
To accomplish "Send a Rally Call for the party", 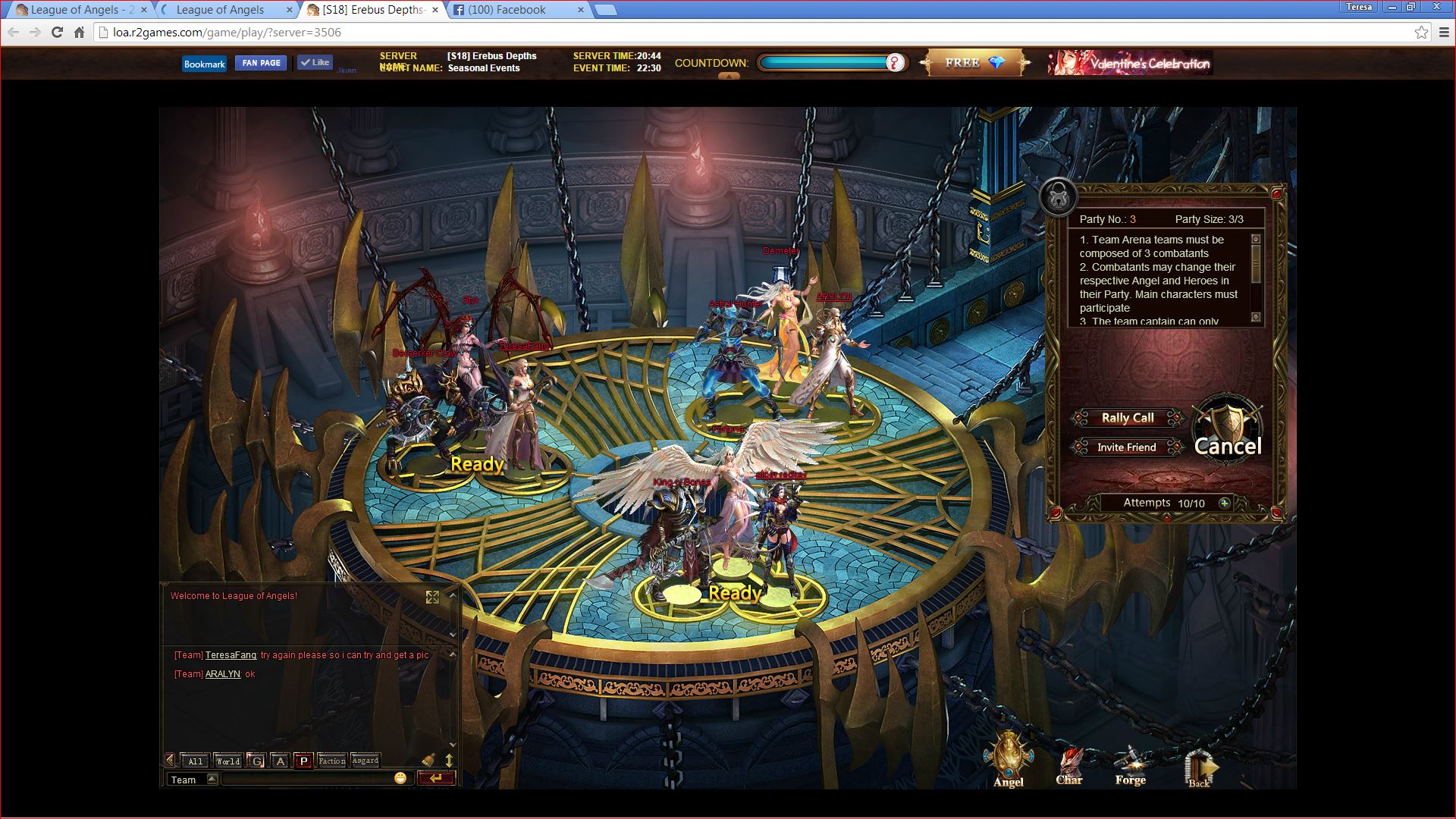I will (x=1127, y=418).
